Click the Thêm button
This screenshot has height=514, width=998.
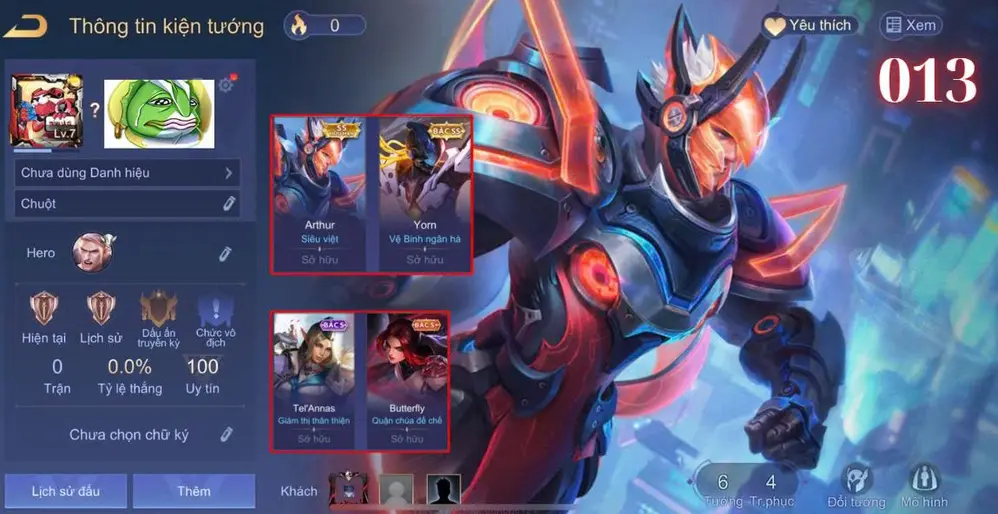[x=194, y=491]
